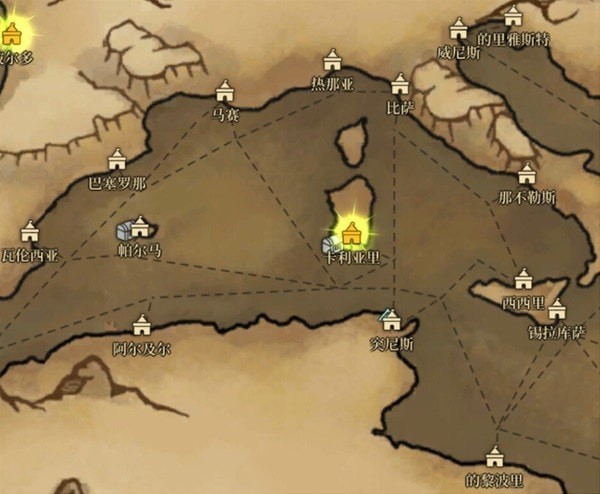Select the Tripoli (的黎波里) city marker
The image size is (600, 494).
494,458
